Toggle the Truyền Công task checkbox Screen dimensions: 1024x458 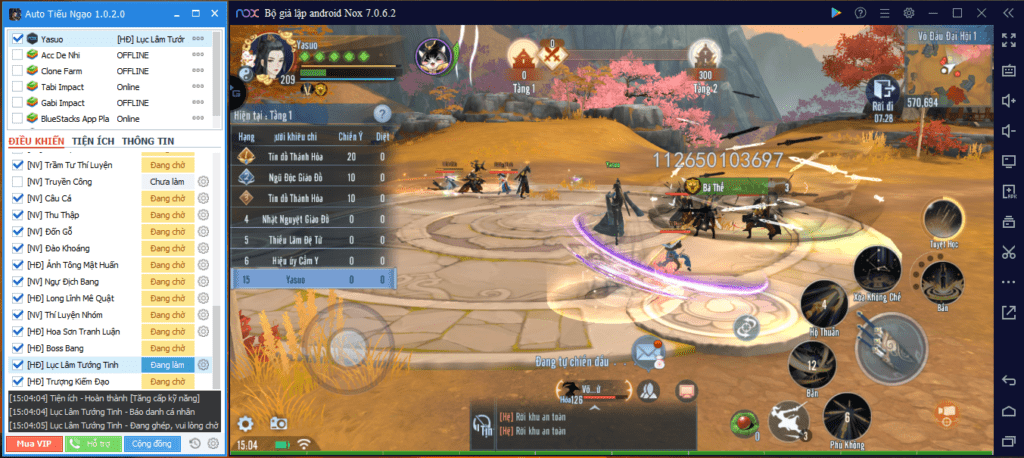point(17,182)
